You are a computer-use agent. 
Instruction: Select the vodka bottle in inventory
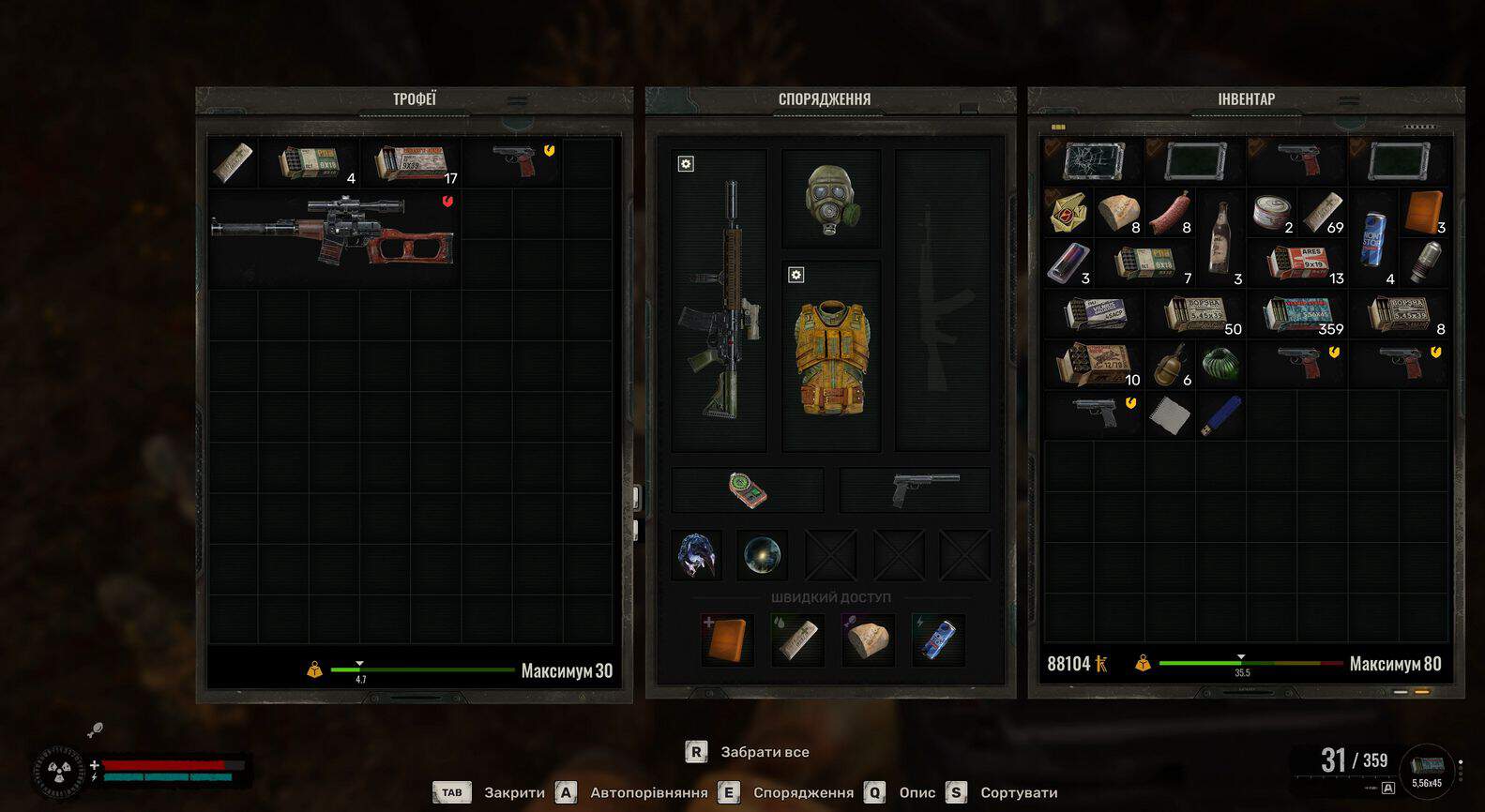click(1220, 237)
